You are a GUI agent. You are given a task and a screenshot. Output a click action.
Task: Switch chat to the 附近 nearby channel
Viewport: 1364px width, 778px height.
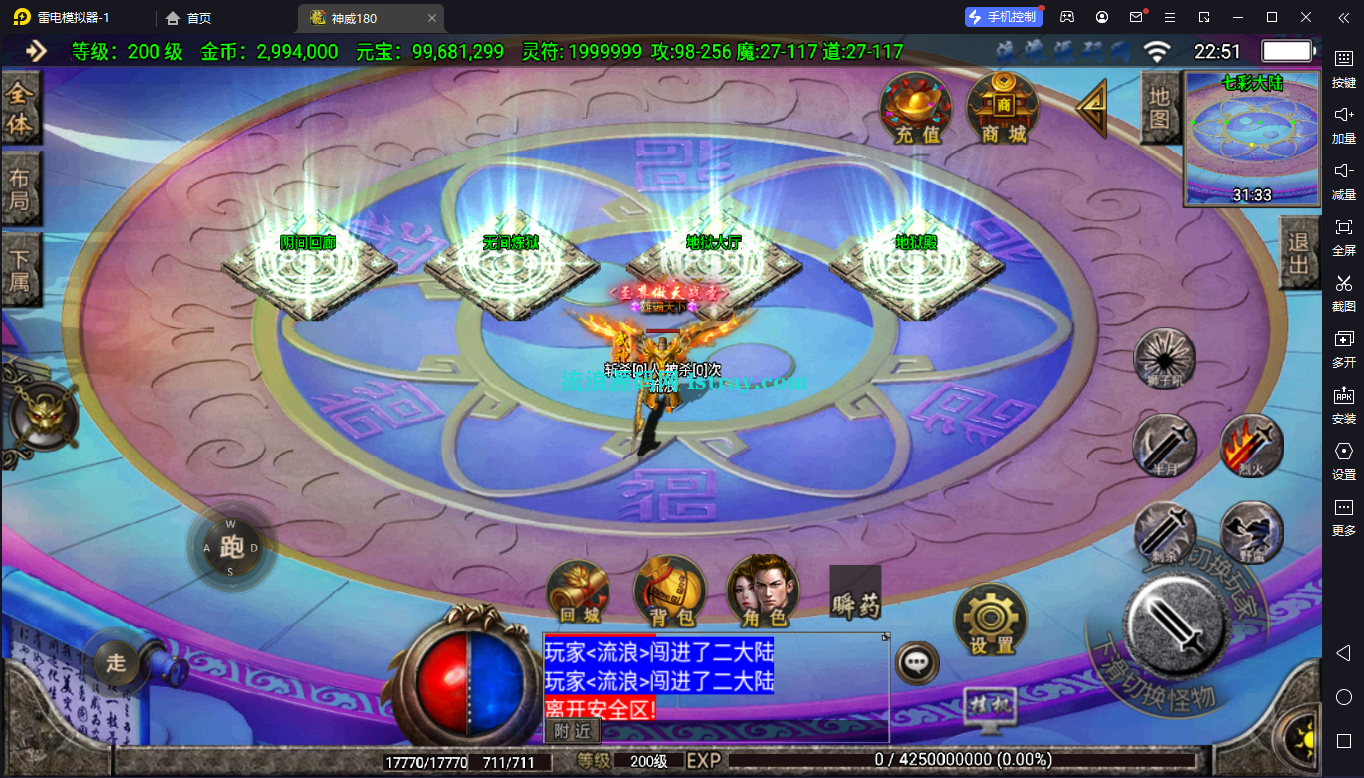572,731
